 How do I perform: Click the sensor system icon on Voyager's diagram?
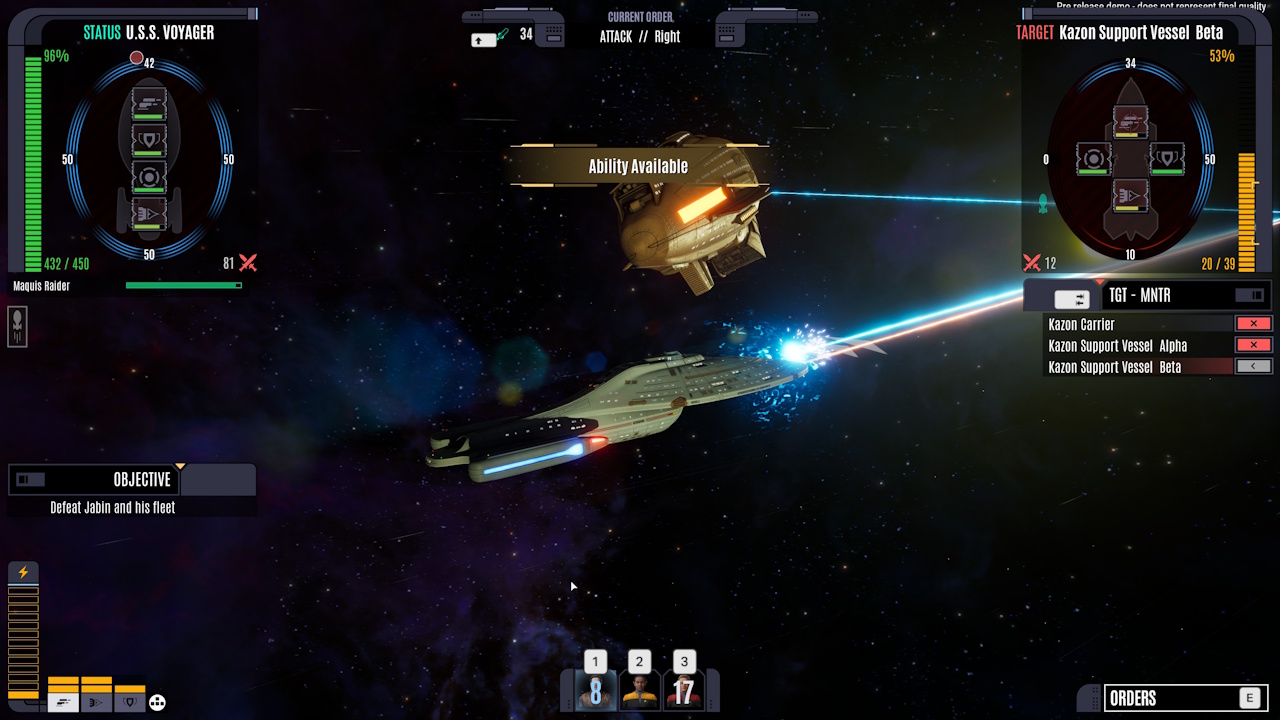click(148, 177)
